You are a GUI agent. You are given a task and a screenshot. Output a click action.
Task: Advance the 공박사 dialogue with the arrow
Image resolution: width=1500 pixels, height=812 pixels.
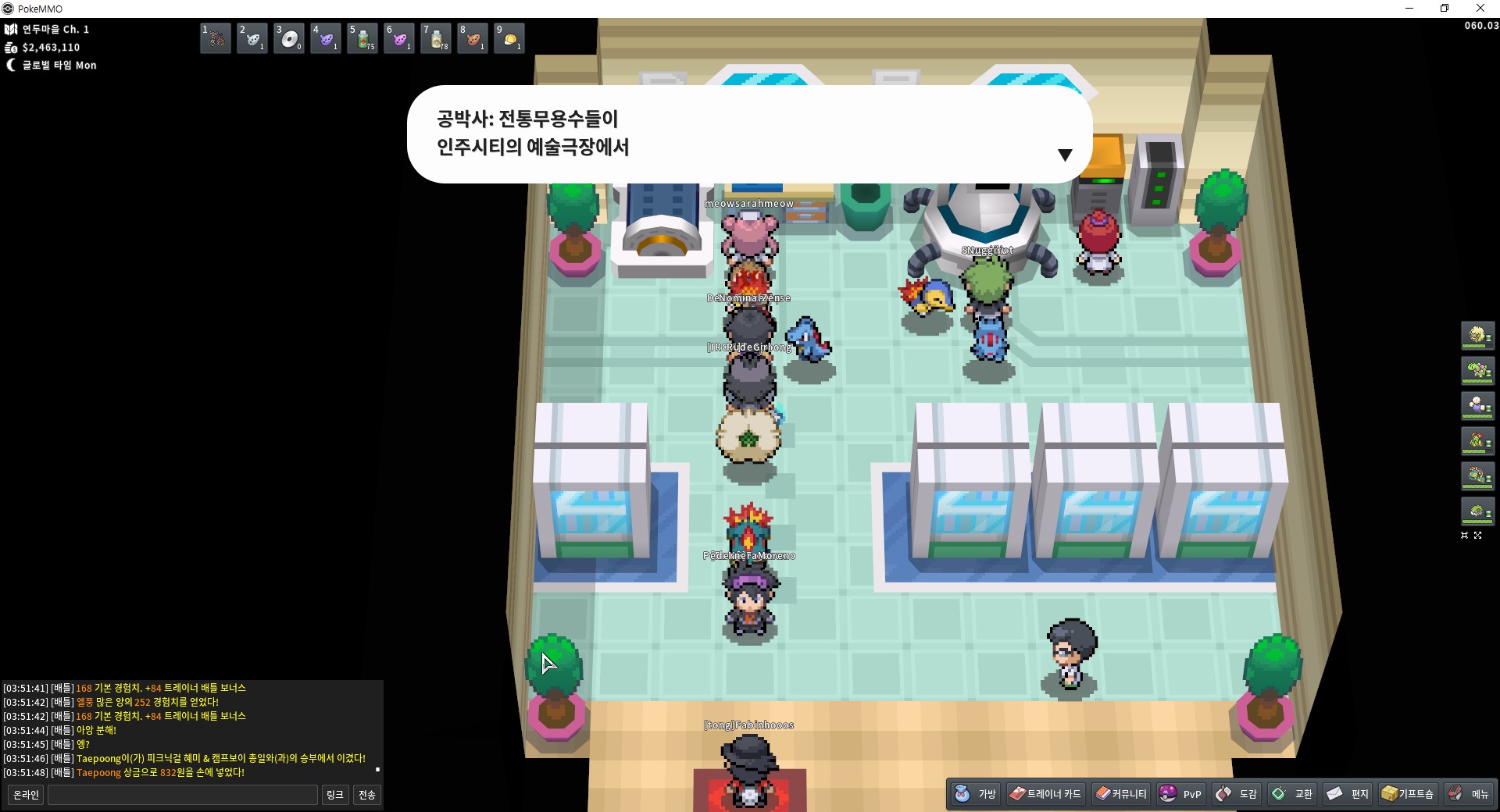(x=1064, y=155)
